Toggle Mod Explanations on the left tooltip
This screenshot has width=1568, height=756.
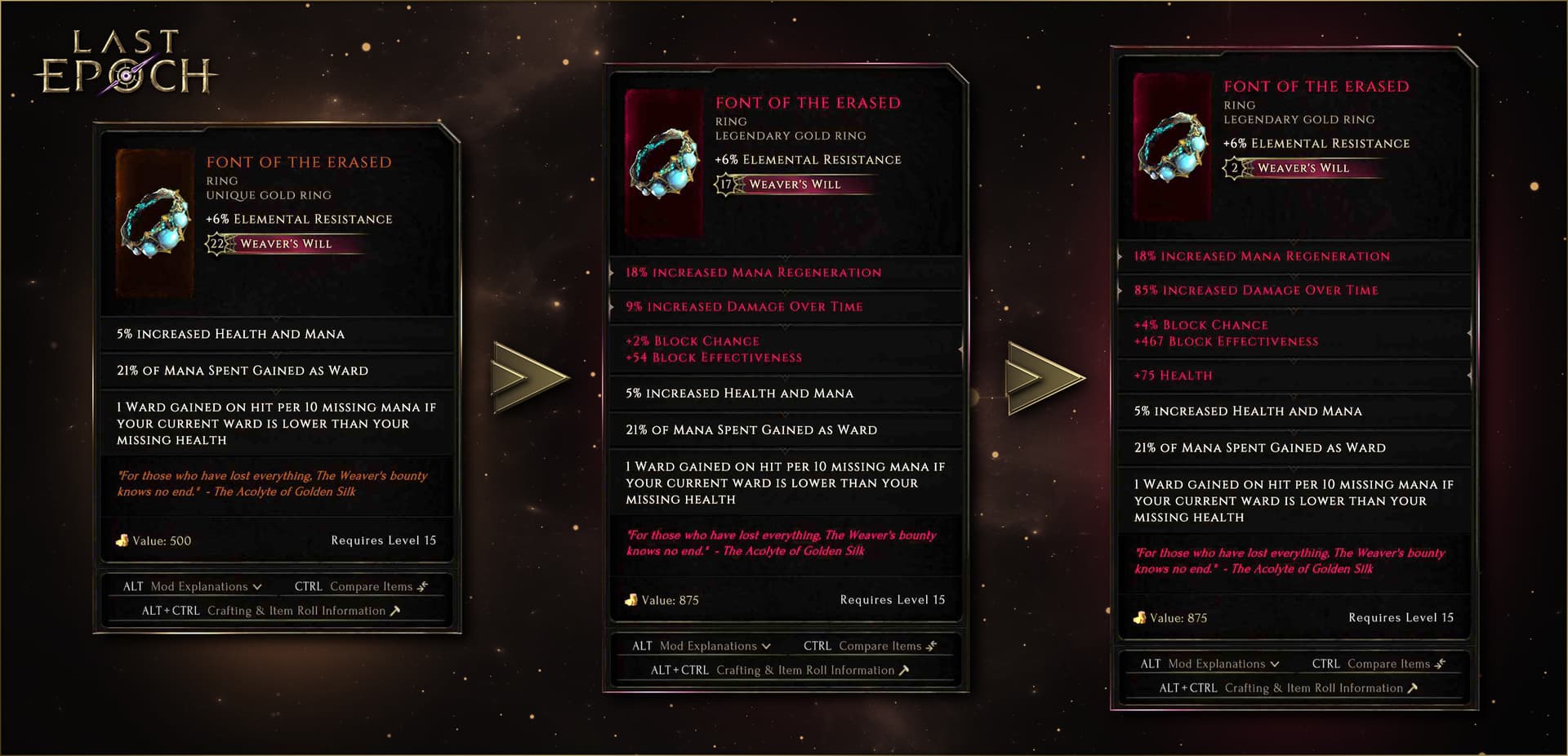point(198,585)
